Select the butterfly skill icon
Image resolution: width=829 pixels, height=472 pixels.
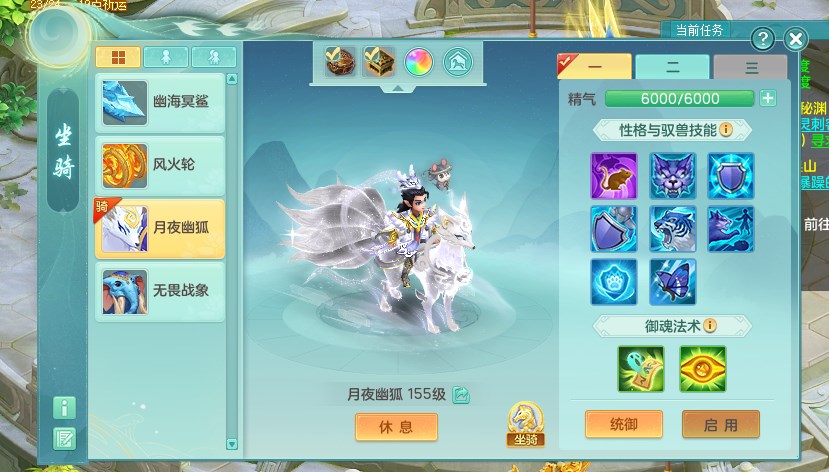pos(672,282)
